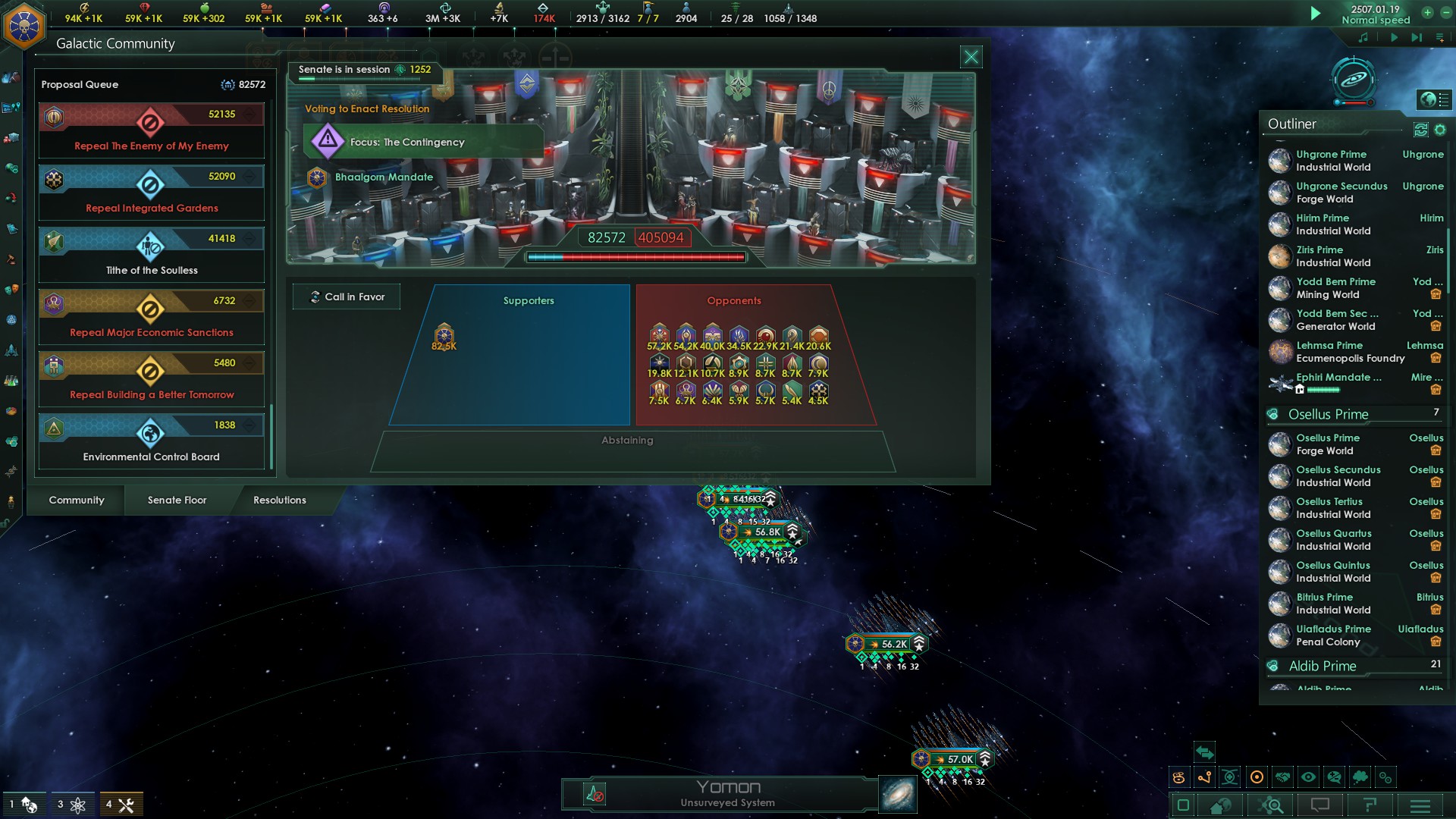The width and height of the screenshot is (1456, 819).
Task: Open the Senate Floor tab
Action: tap(177, 500)
